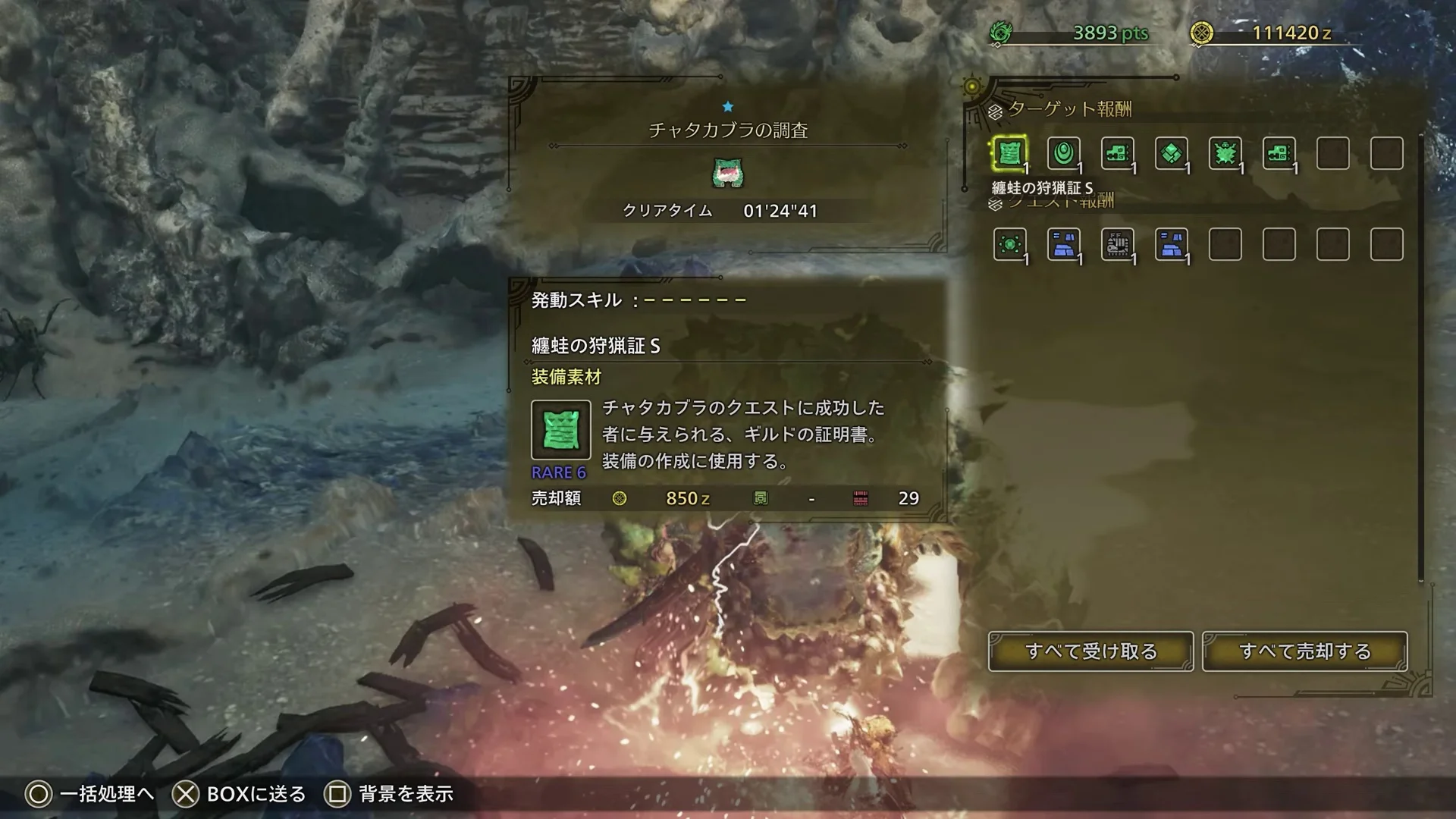The height and width of the screenshot is (819, 1456).
Task: Select the FF ticket icon in quest rewards
Action: point(1118,244)
